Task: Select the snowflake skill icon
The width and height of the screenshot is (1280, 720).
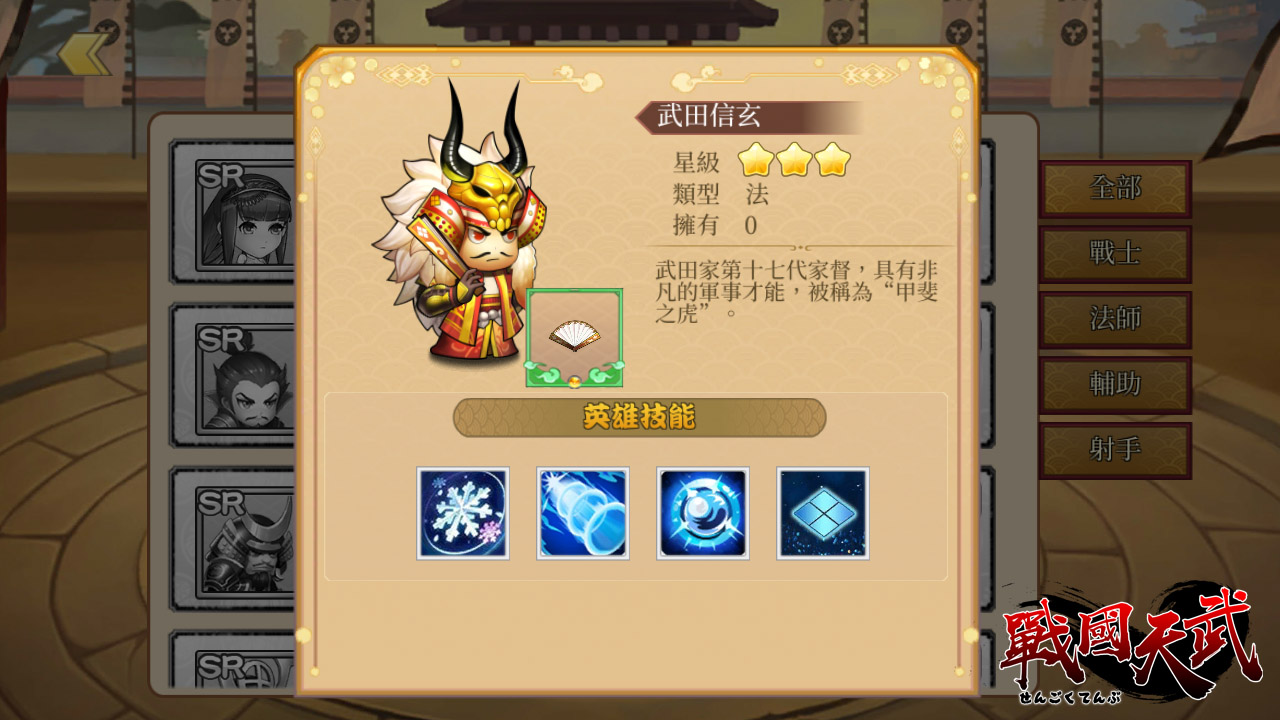Action: (463, 513)
